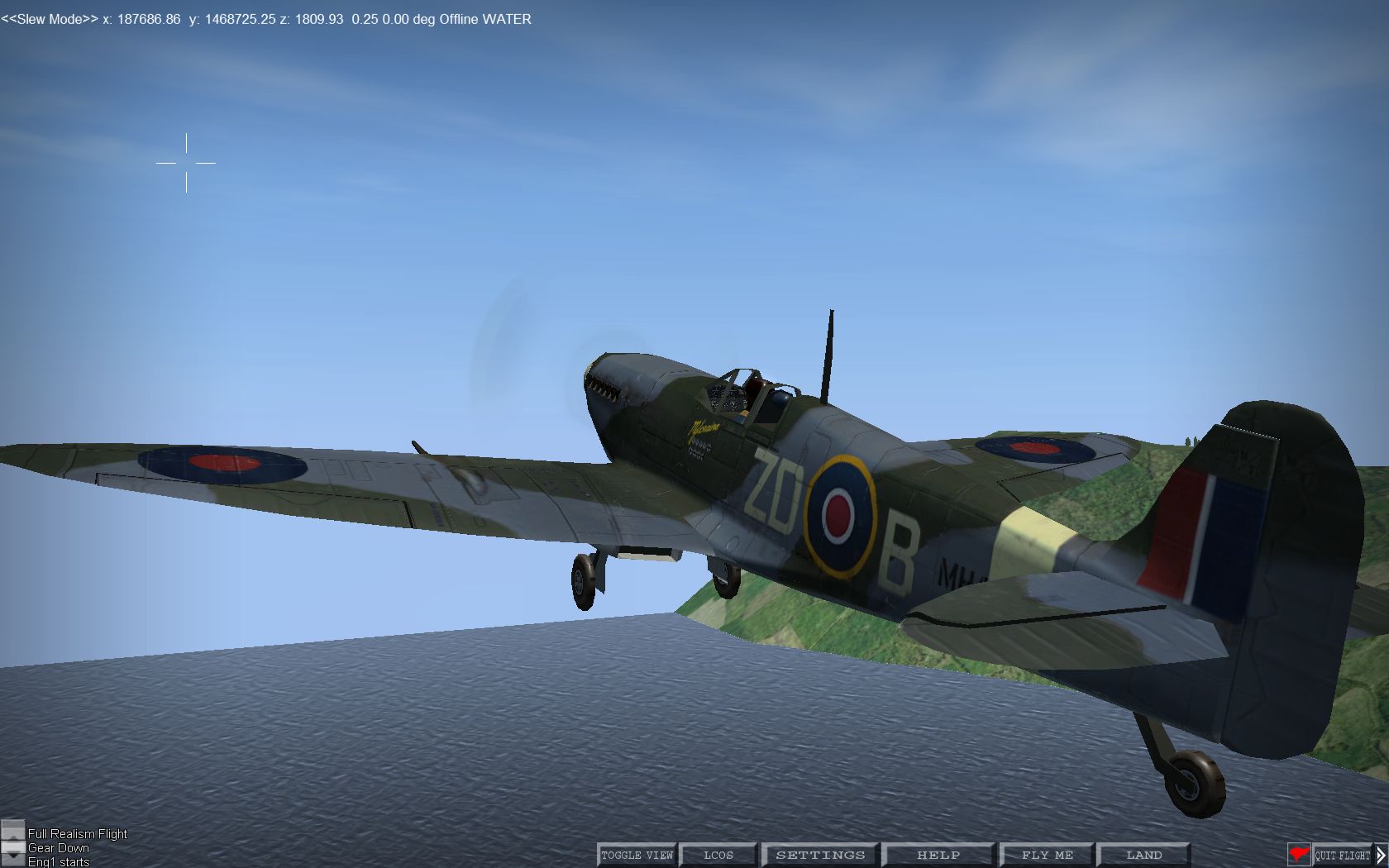Click the red flag icon
1389x868 pixels.
[1299, 855]
